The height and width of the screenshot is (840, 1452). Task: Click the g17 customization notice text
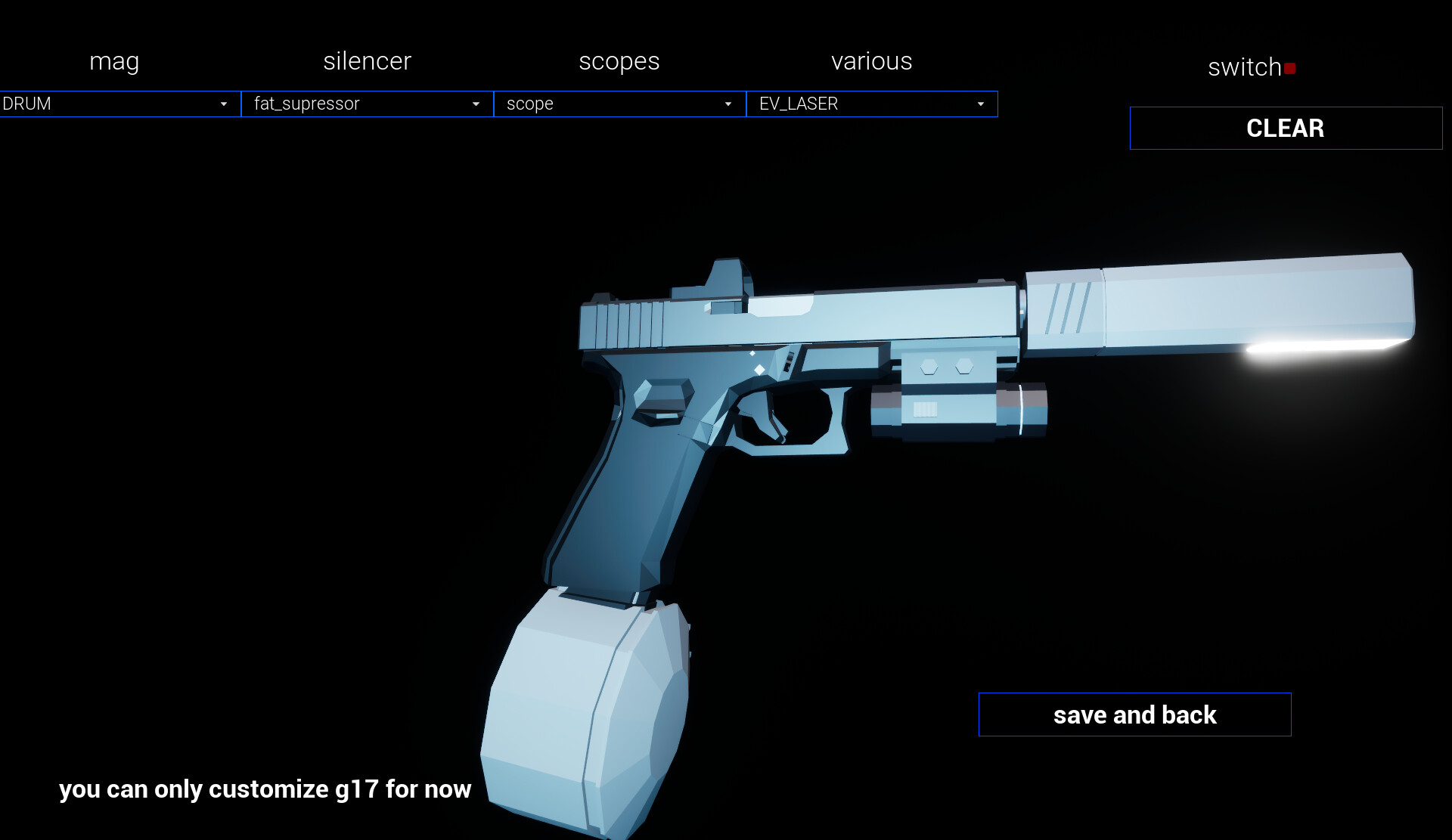265,789
